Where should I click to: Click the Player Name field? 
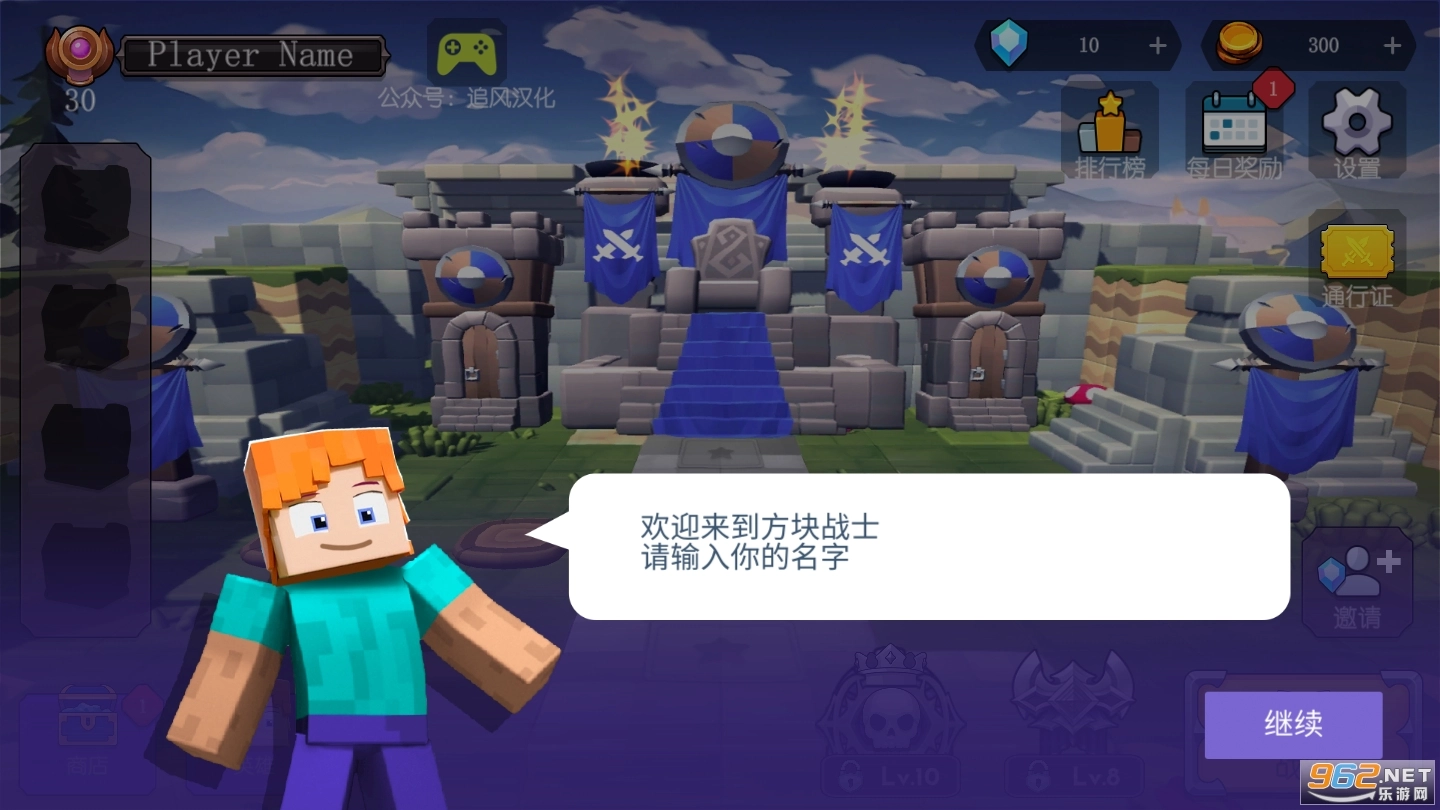tap(253, 55)
